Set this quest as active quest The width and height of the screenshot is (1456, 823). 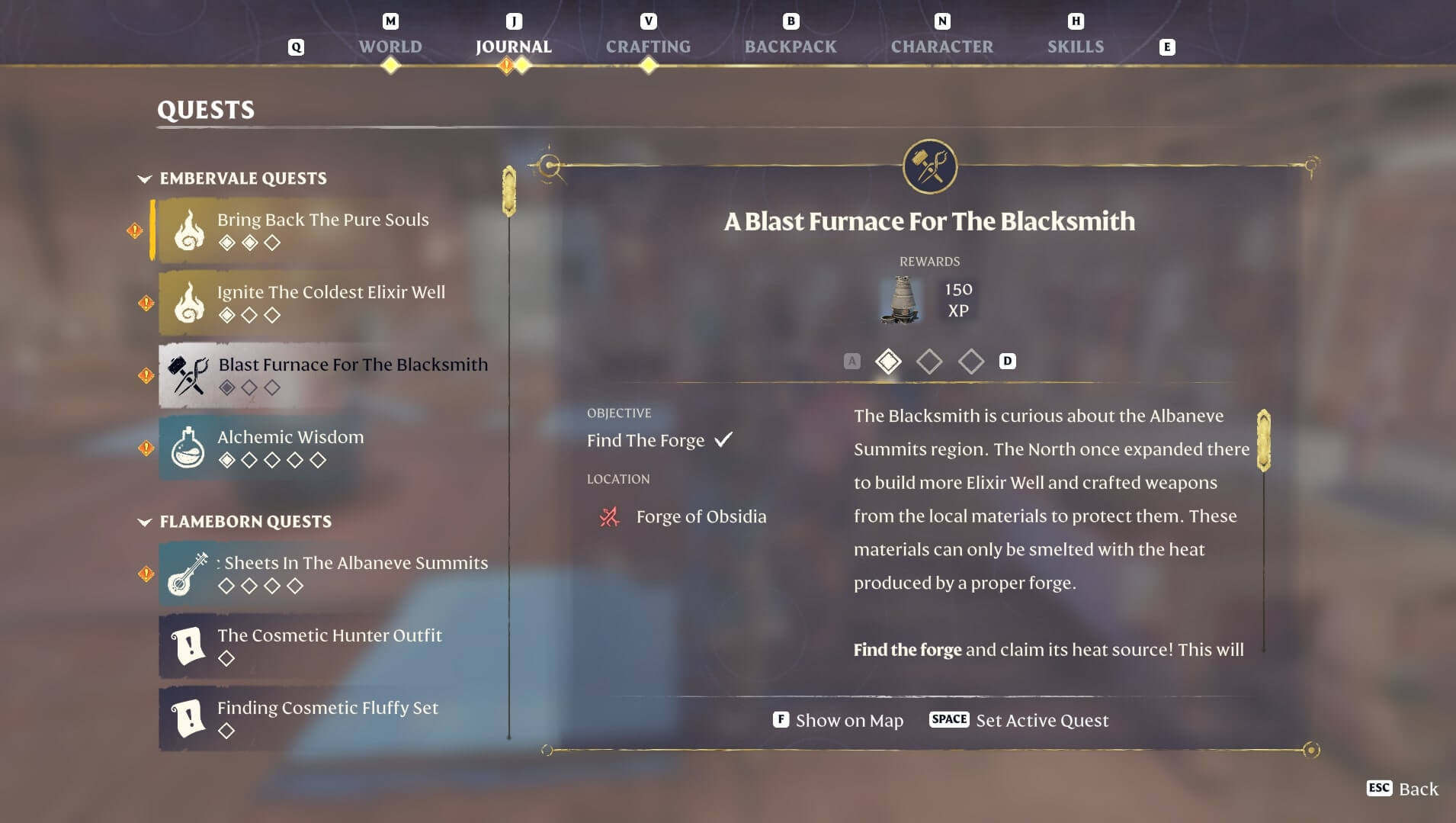[x=1019, y=720]
